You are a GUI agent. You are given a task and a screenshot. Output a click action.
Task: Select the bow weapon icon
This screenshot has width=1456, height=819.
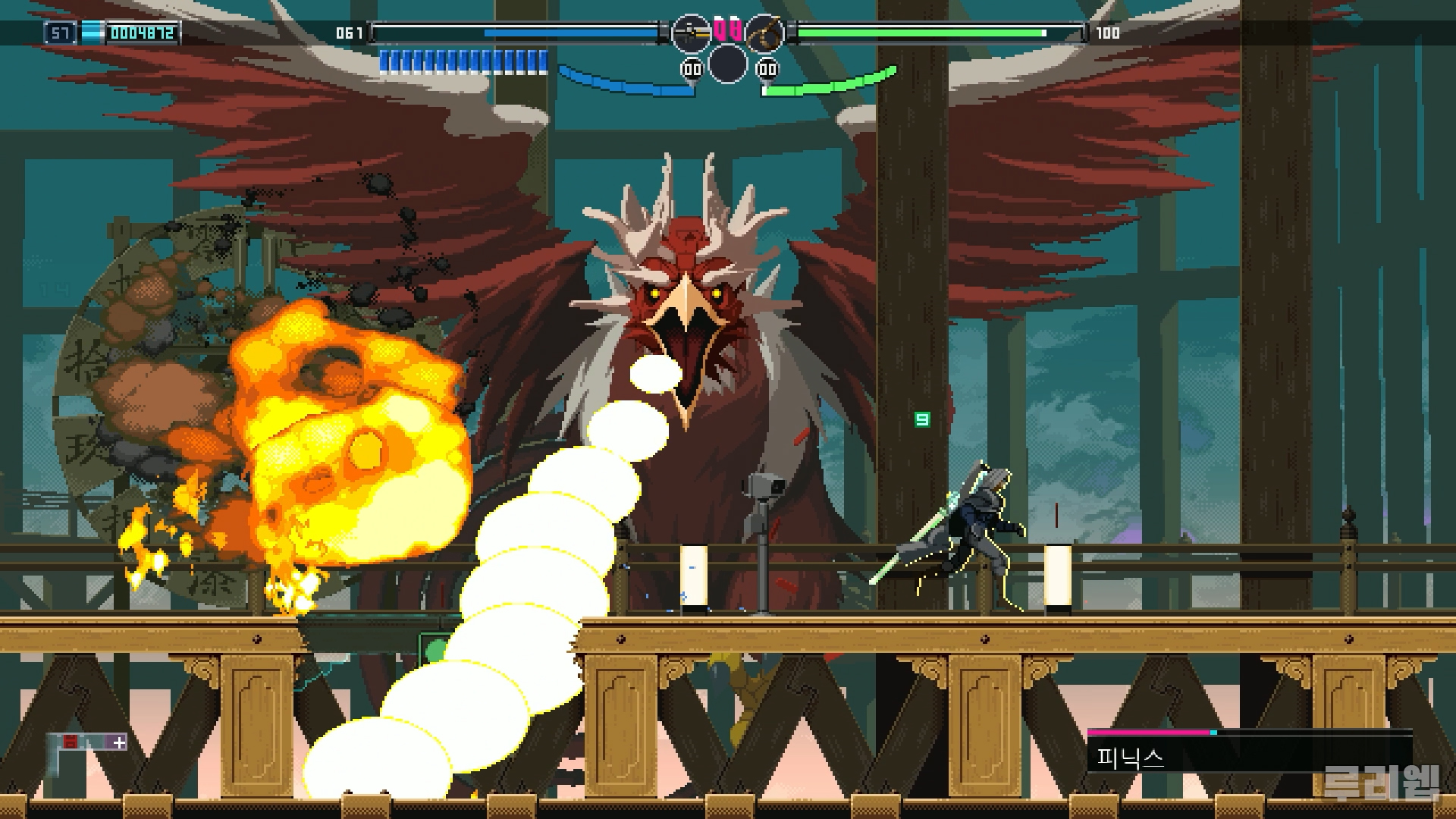pos(764,33)
